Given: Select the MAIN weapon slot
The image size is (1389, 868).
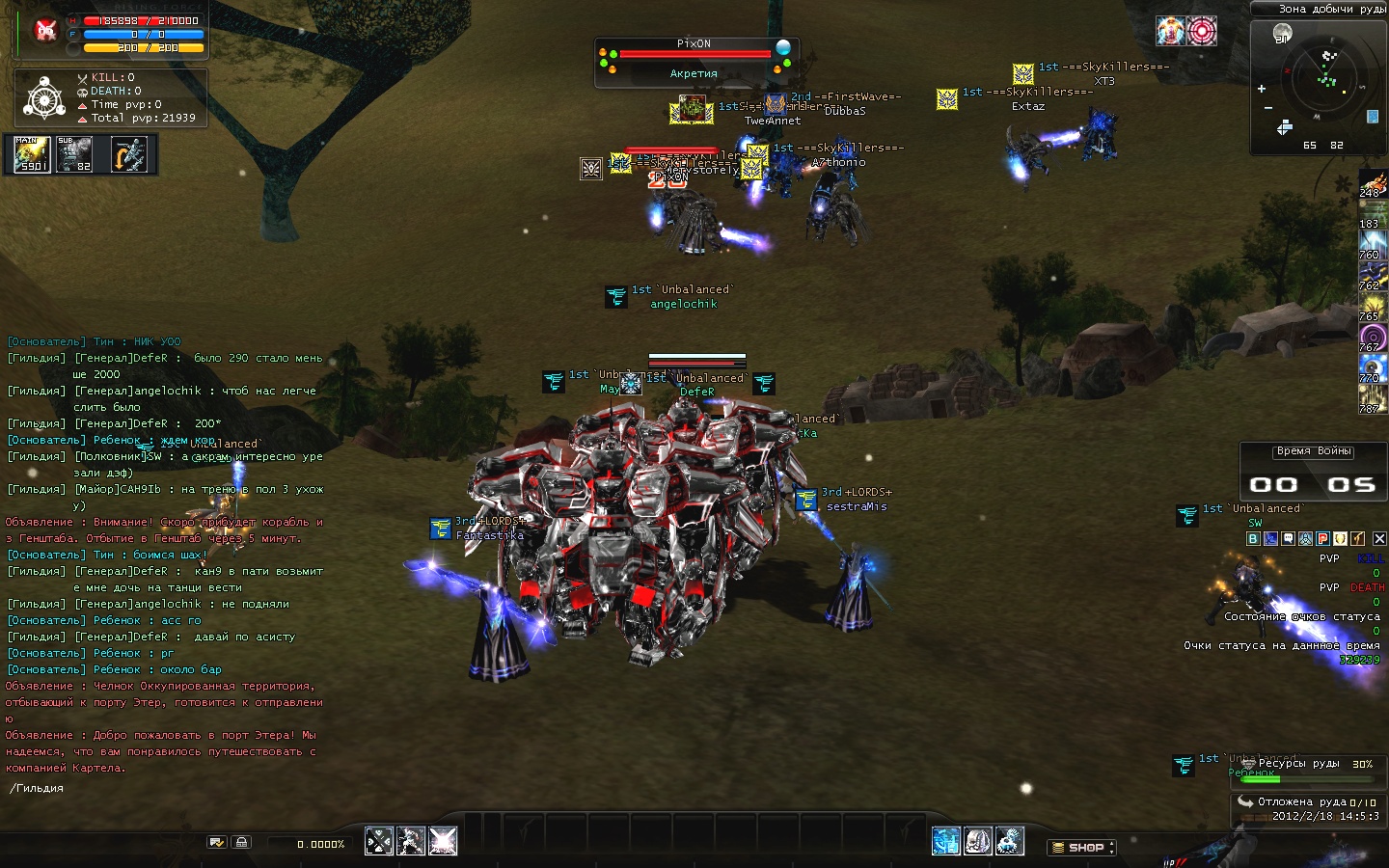Looking at the screenshot, I should [32, 154].
